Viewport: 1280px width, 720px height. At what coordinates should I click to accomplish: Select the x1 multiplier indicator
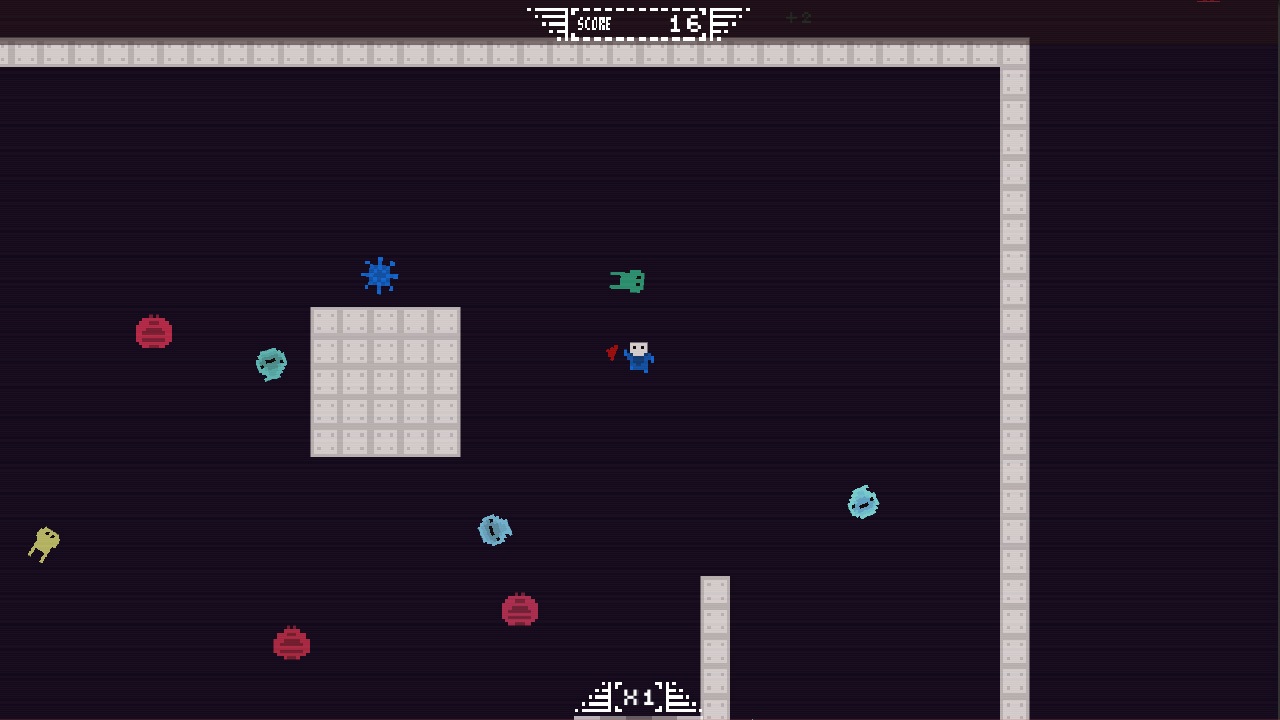tap(637, 697)
